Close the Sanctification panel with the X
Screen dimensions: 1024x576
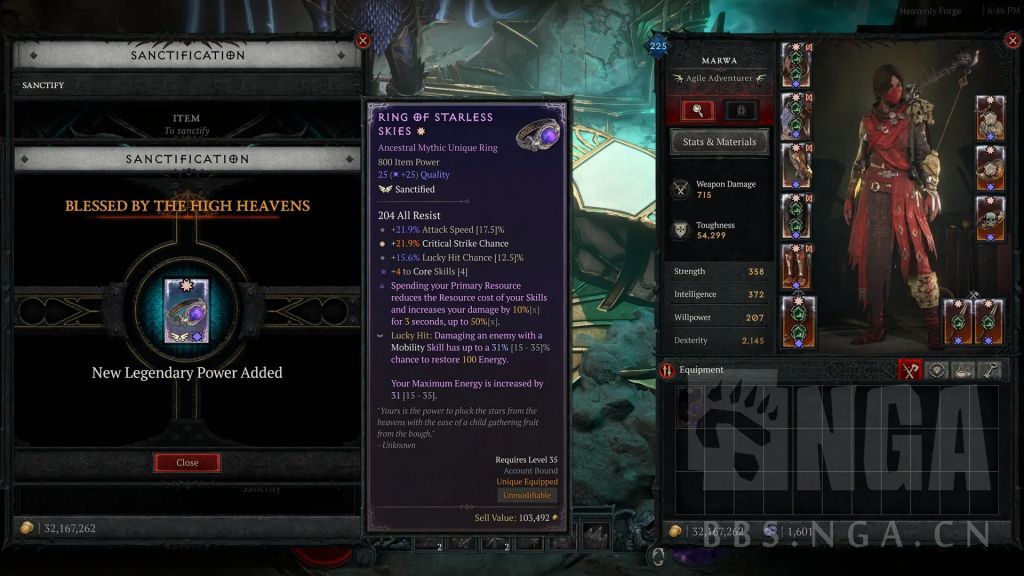(363, 41)
